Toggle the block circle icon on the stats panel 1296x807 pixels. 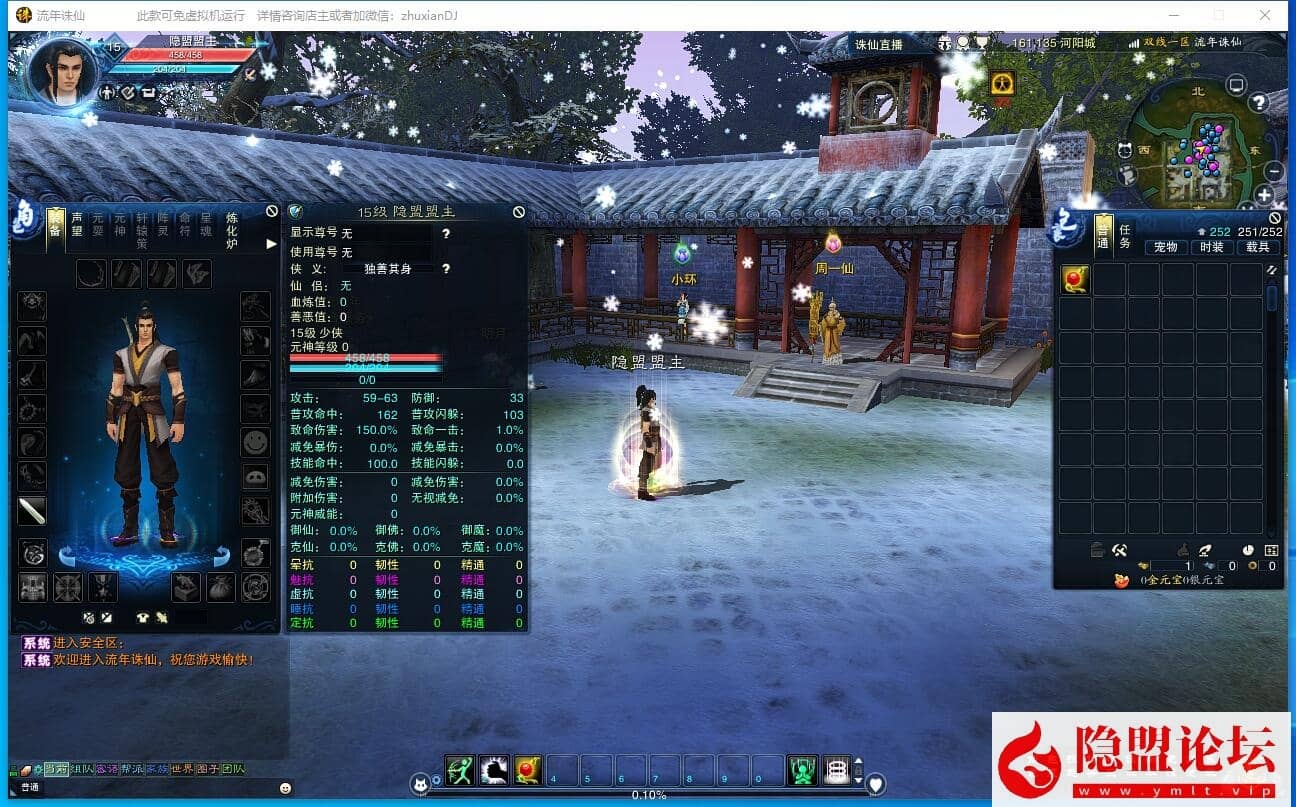519,211
